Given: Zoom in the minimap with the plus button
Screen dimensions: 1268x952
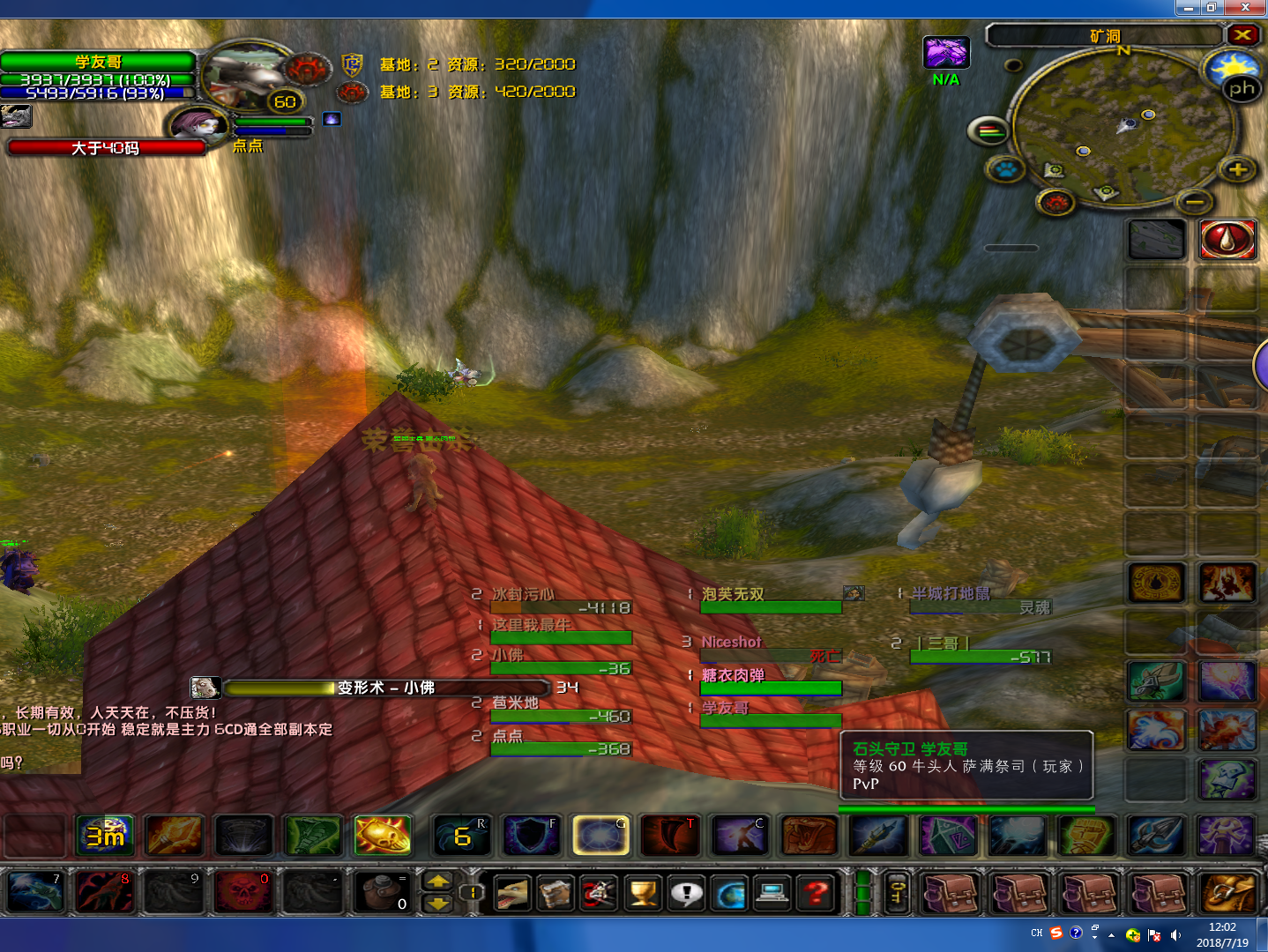Looking at the screenshot, I should pos(1238,169).
